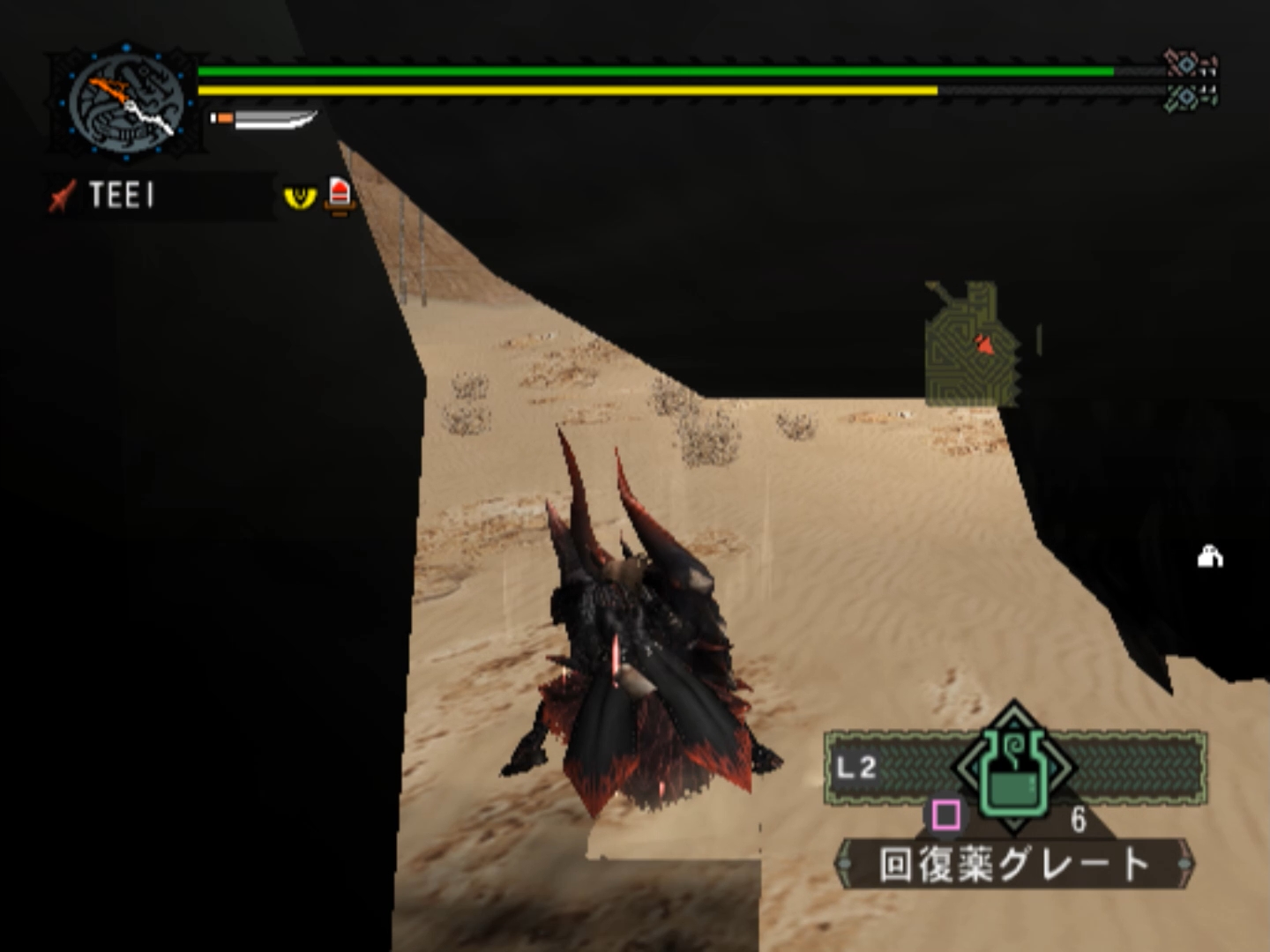This screenshot has width=1270, height=952.
Task: Click the 回復薬グレート item name label
Action: pyautogui.click(x=1014, y=864)
